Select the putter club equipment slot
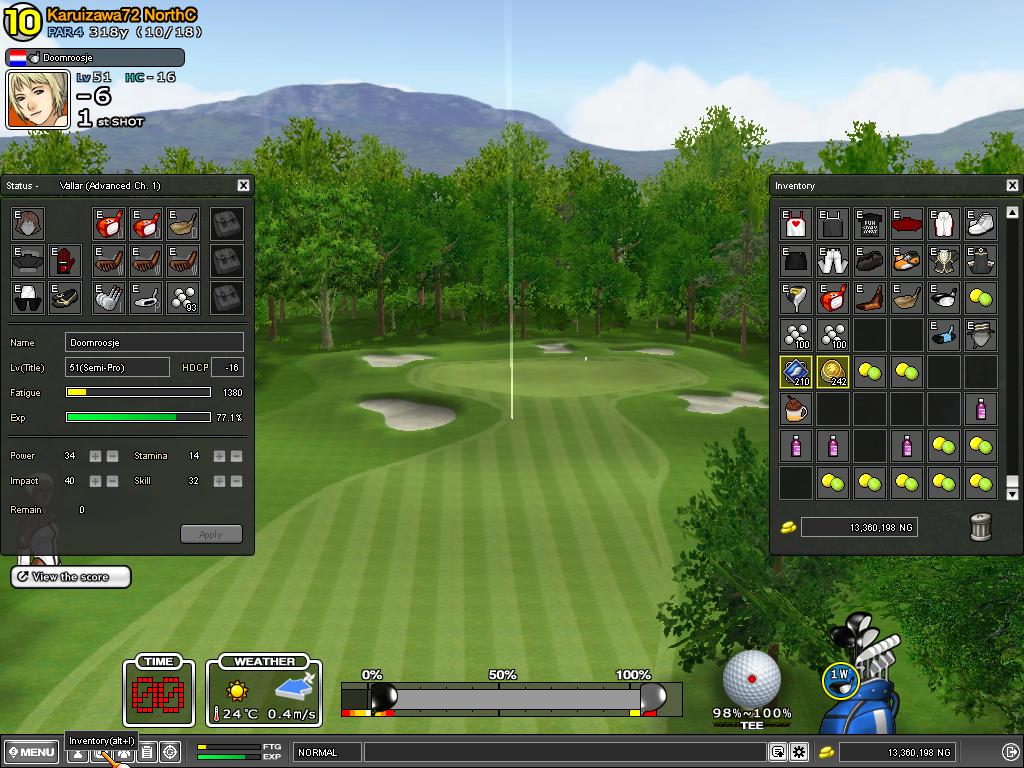The width and height of the screenshot is (1024, 768). point(146,297)
